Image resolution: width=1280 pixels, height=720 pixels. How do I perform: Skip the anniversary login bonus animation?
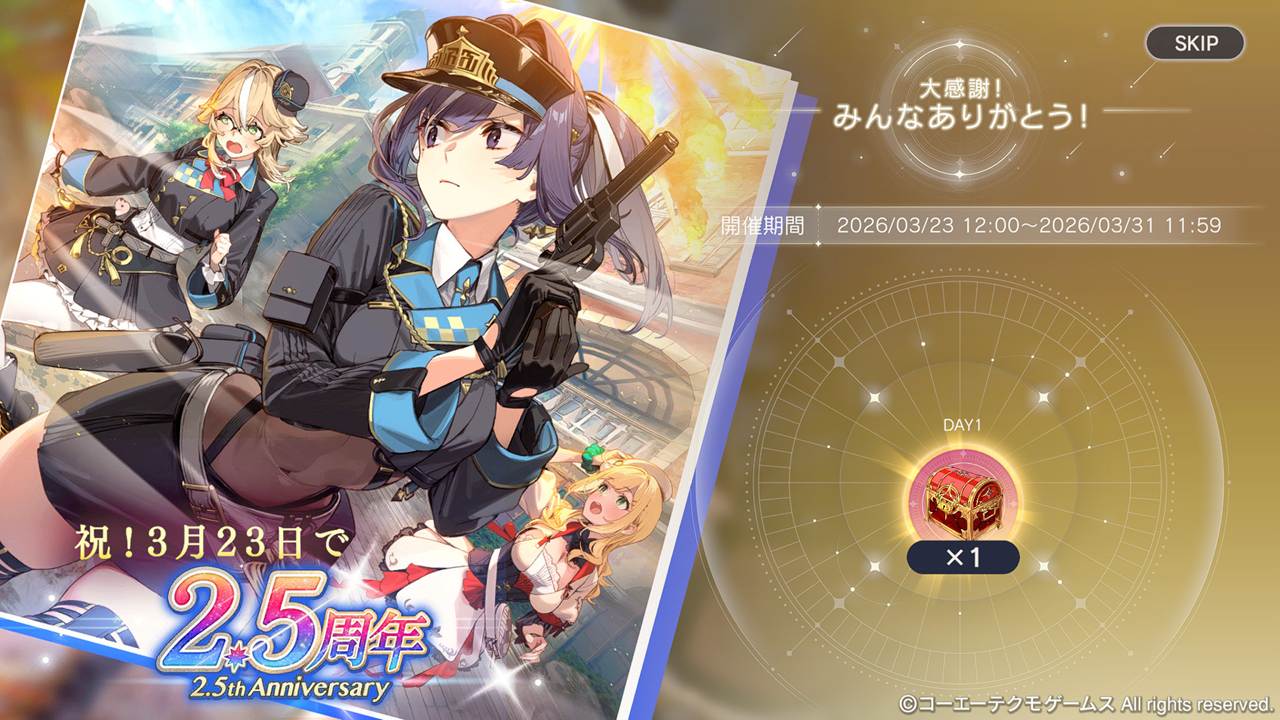click(x=1195, y=43)
